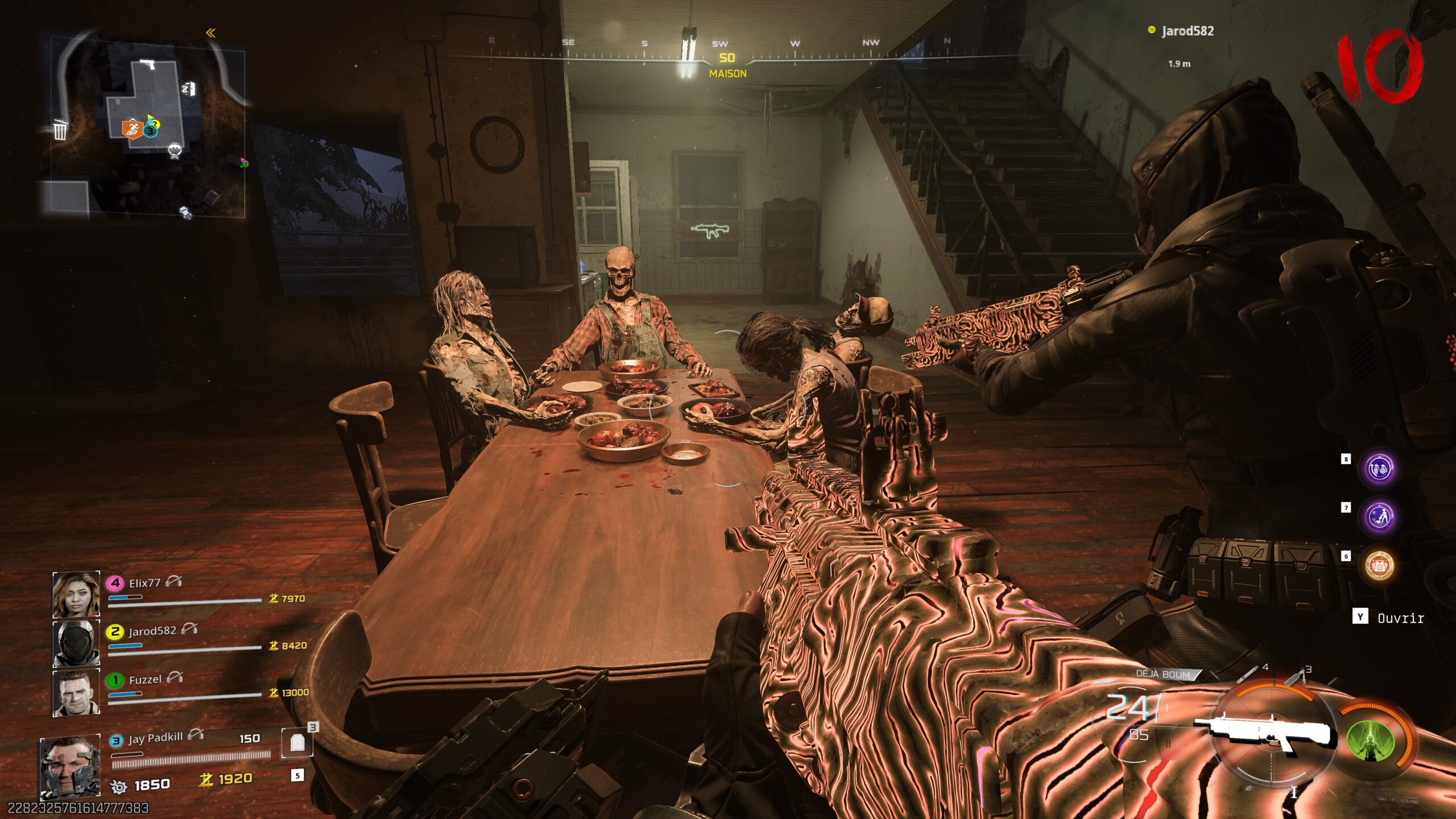Select Jarod582's masked portrait in squad list
Image resolution: width=1456 pixels, height=819 pixels.
point(76,643)
